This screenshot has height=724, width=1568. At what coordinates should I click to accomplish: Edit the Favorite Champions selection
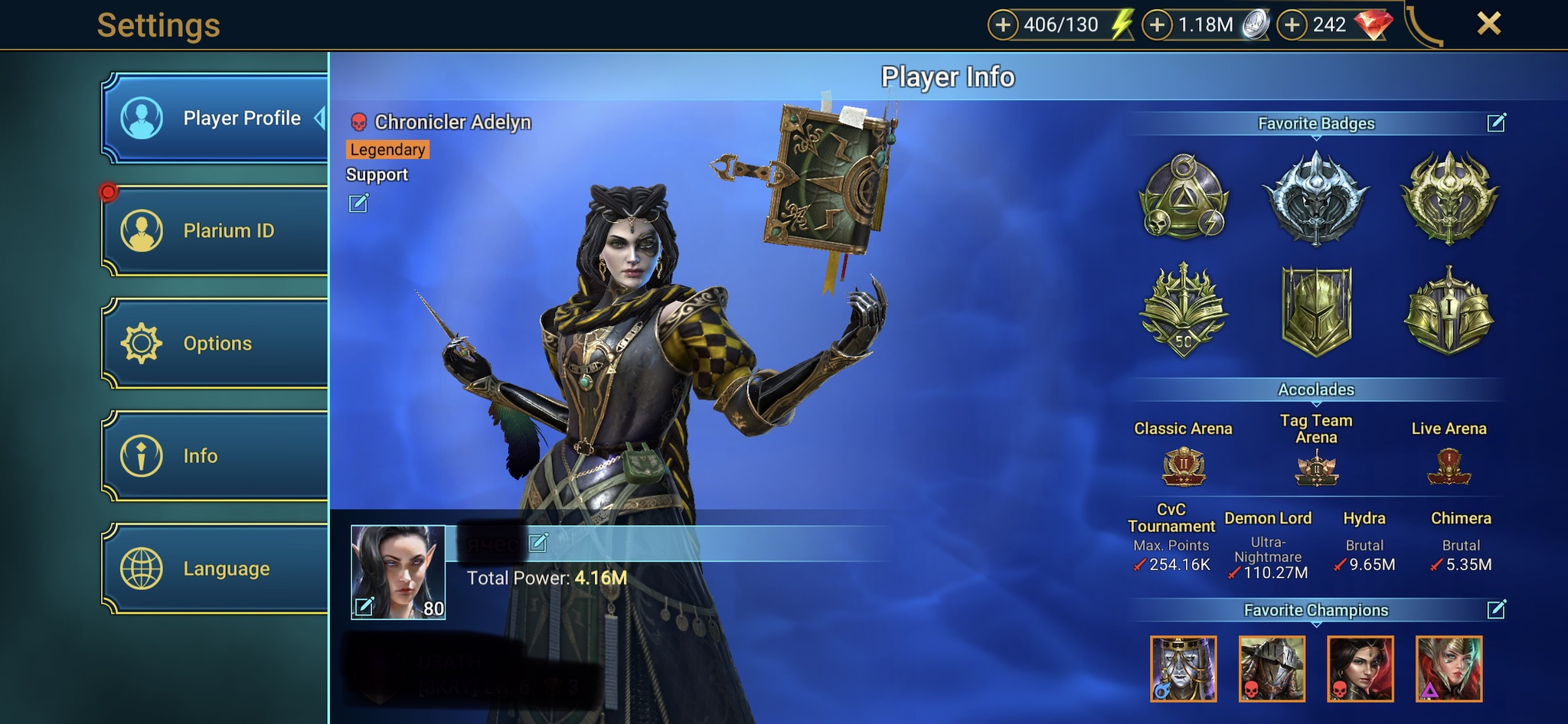tap(1496, 610)
